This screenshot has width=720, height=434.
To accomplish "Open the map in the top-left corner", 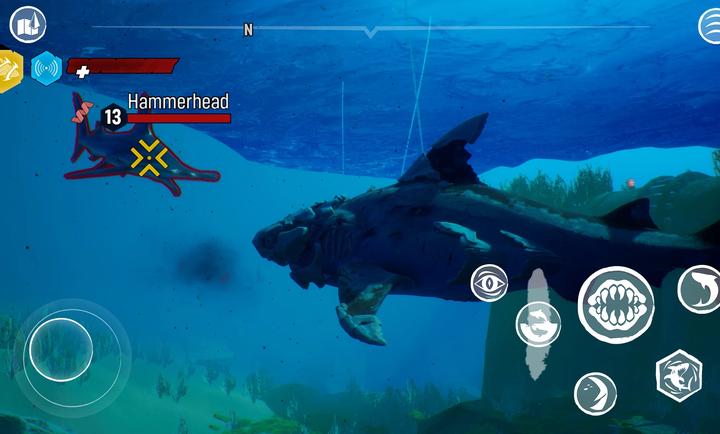I will [28, 24].
